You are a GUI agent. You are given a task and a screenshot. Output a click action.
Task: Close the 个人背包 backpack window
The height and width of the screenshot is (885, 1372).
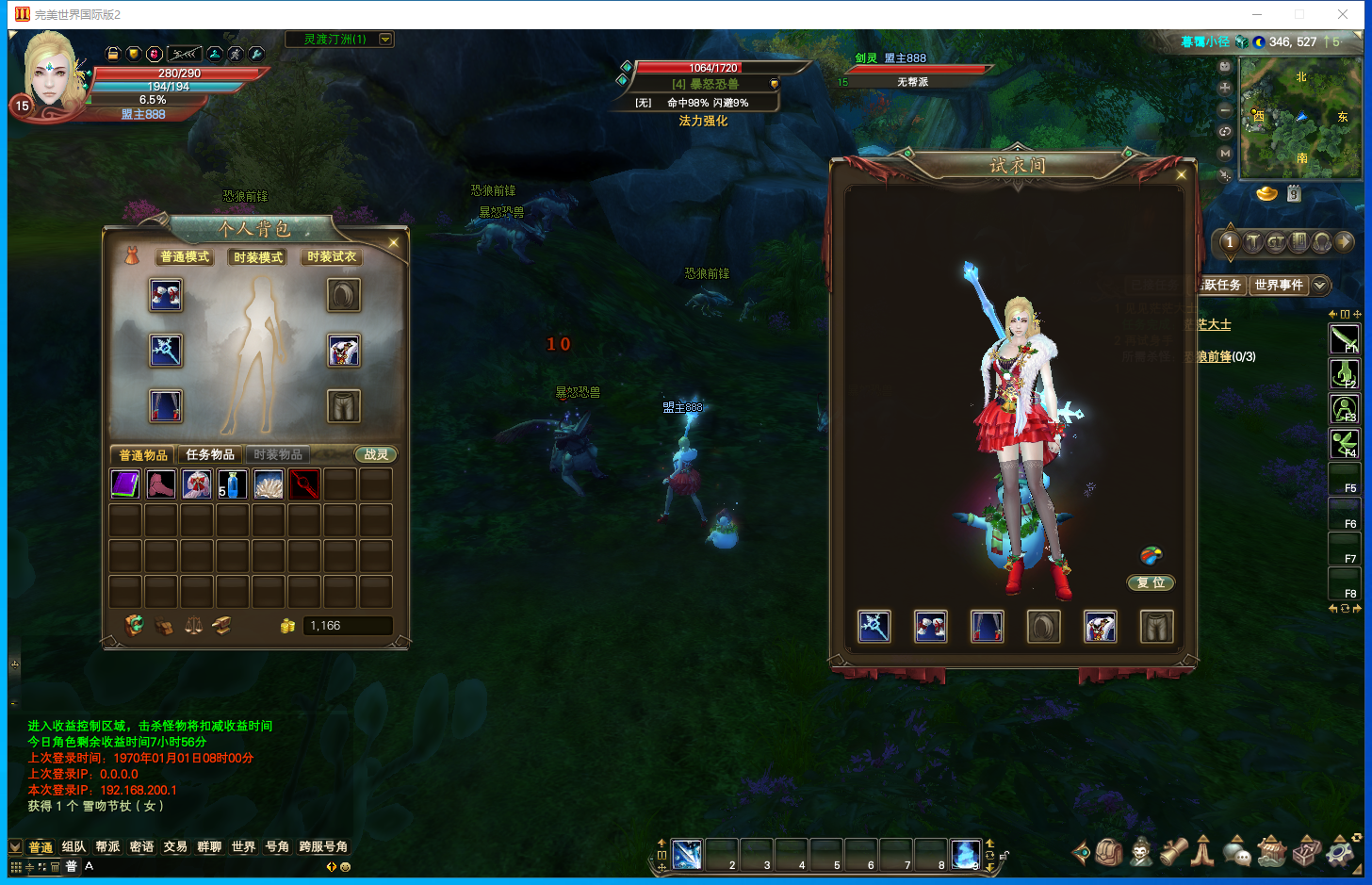(394, 243)
